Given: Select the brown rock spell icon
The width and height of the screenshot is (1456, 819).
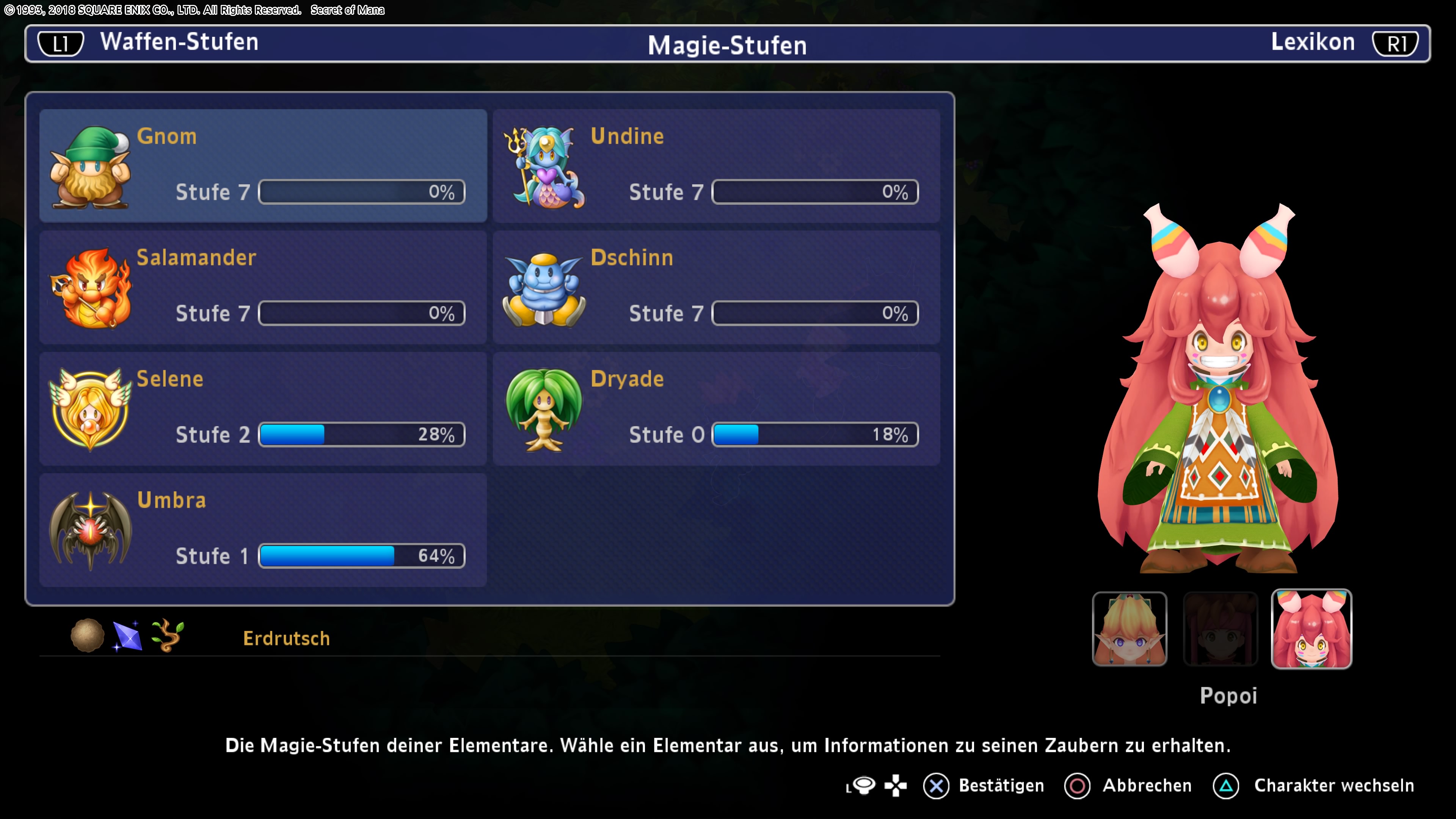Looking at the screenshot, I should 87,635.
